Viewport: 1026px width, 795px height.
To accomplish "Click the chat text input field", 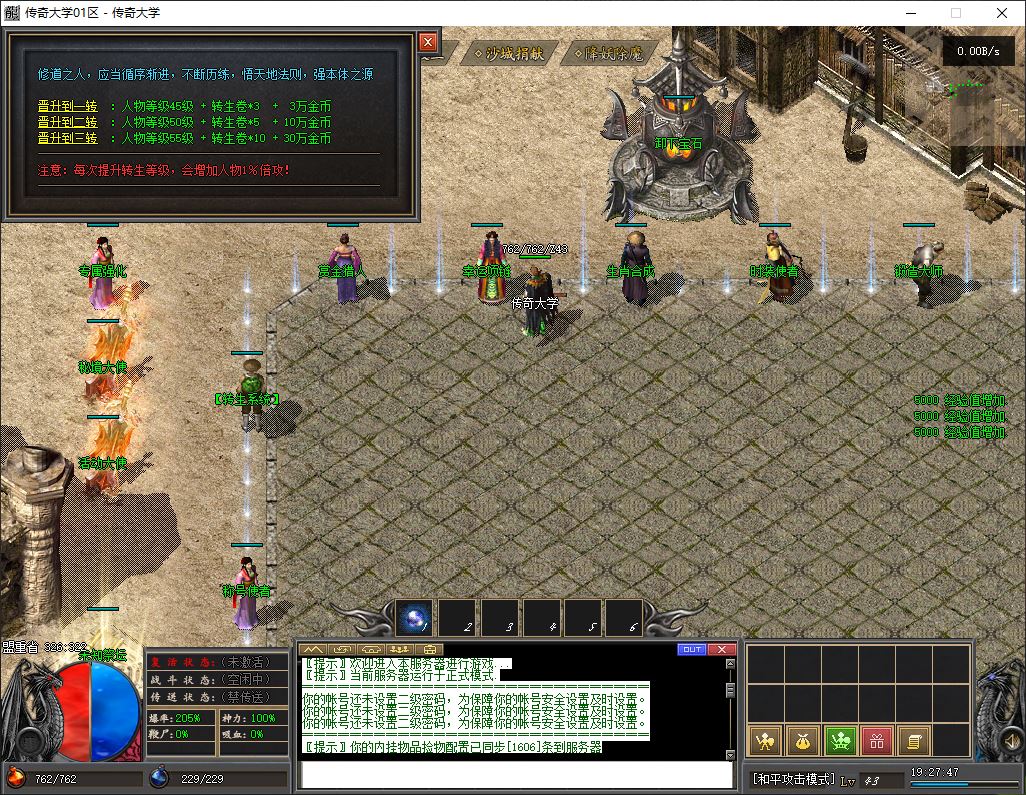I will click(516, 775).
